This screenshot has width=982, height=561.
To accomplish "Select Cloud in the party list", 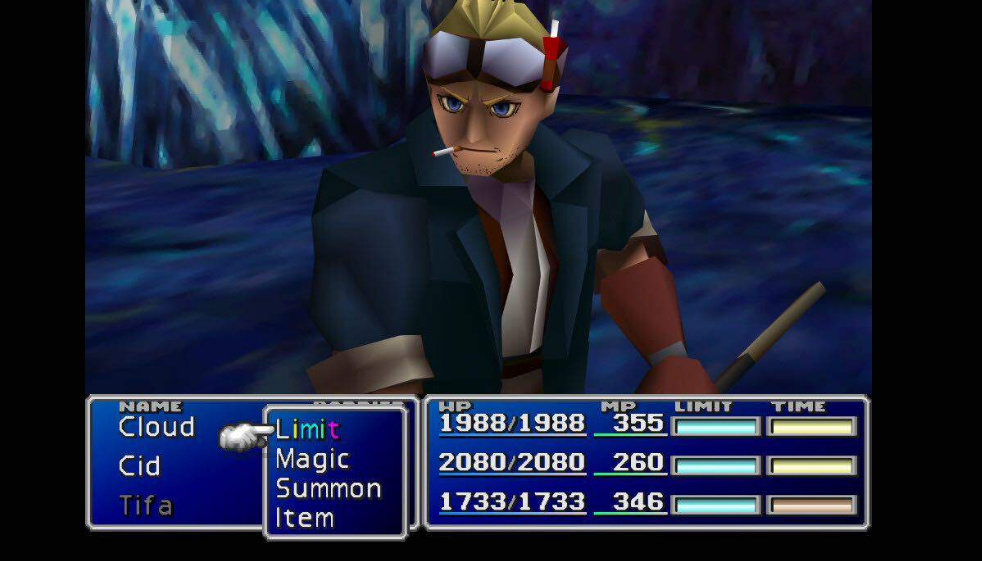I will [x=156, y=428].
